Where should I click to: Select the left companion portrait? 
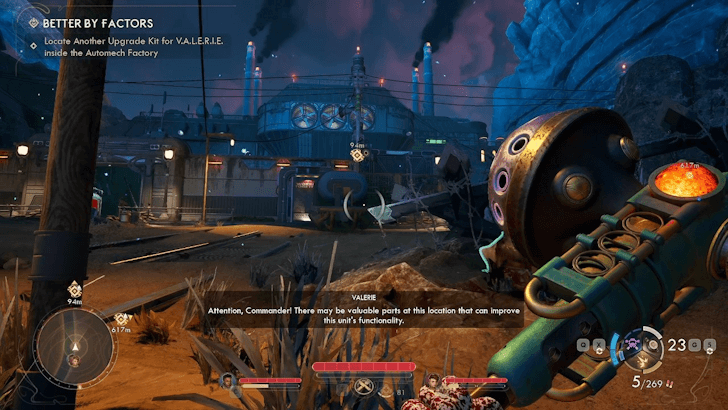tap(227, 381)
